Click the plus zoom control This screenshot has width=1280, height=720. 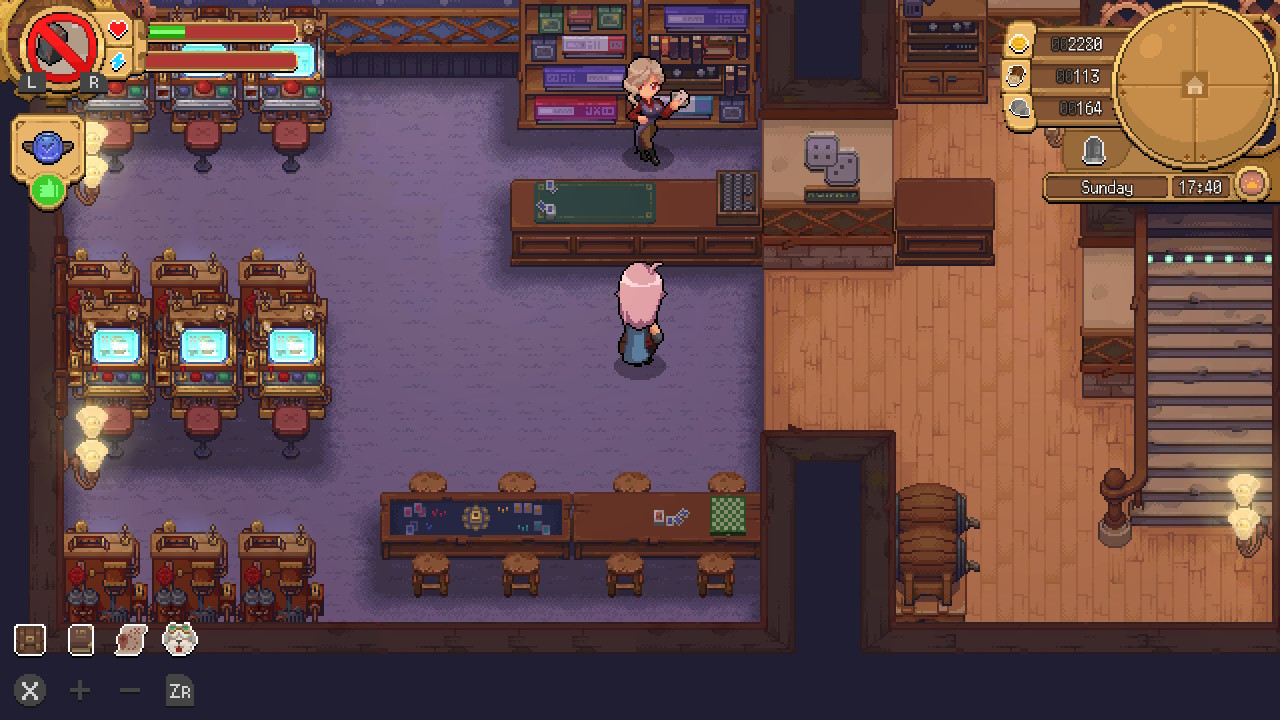(x=79, y=691)
